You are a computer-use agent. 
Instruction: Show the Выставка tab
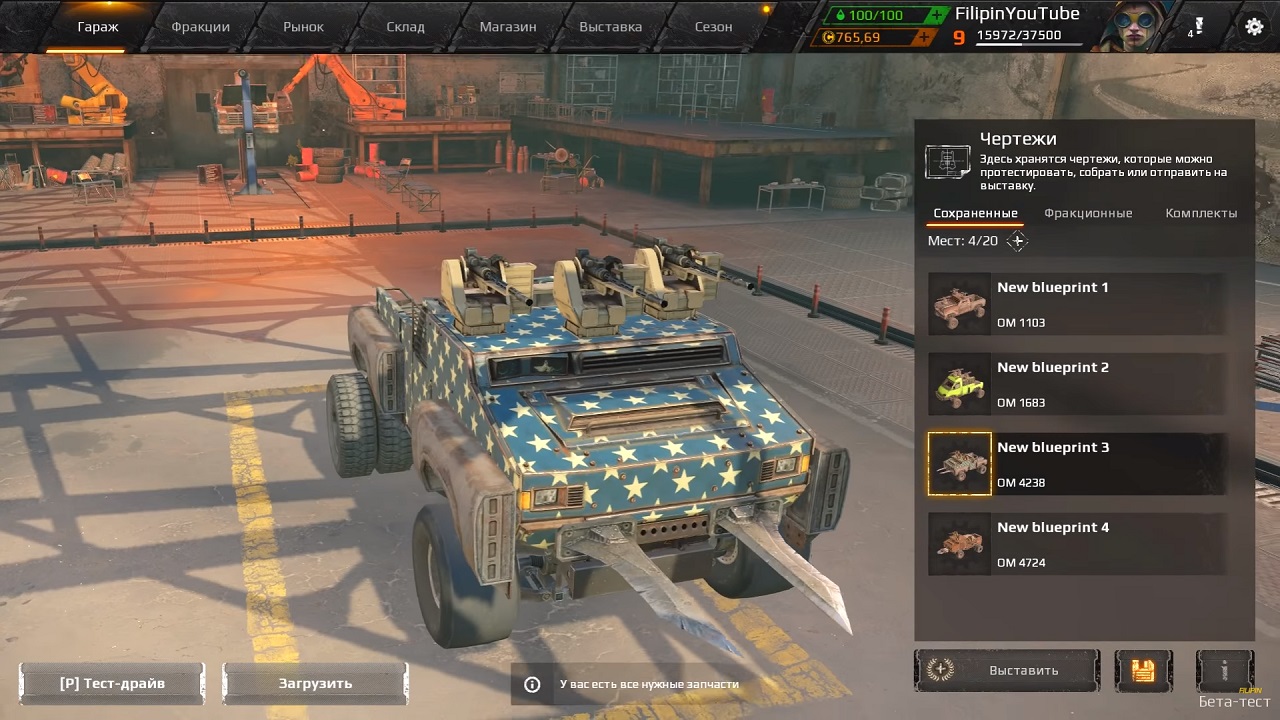coord(610,27)
